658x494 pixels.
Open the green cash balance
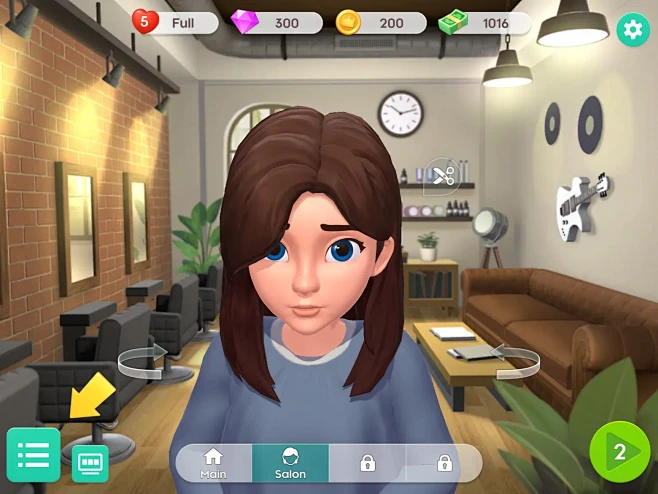point(485,22)
